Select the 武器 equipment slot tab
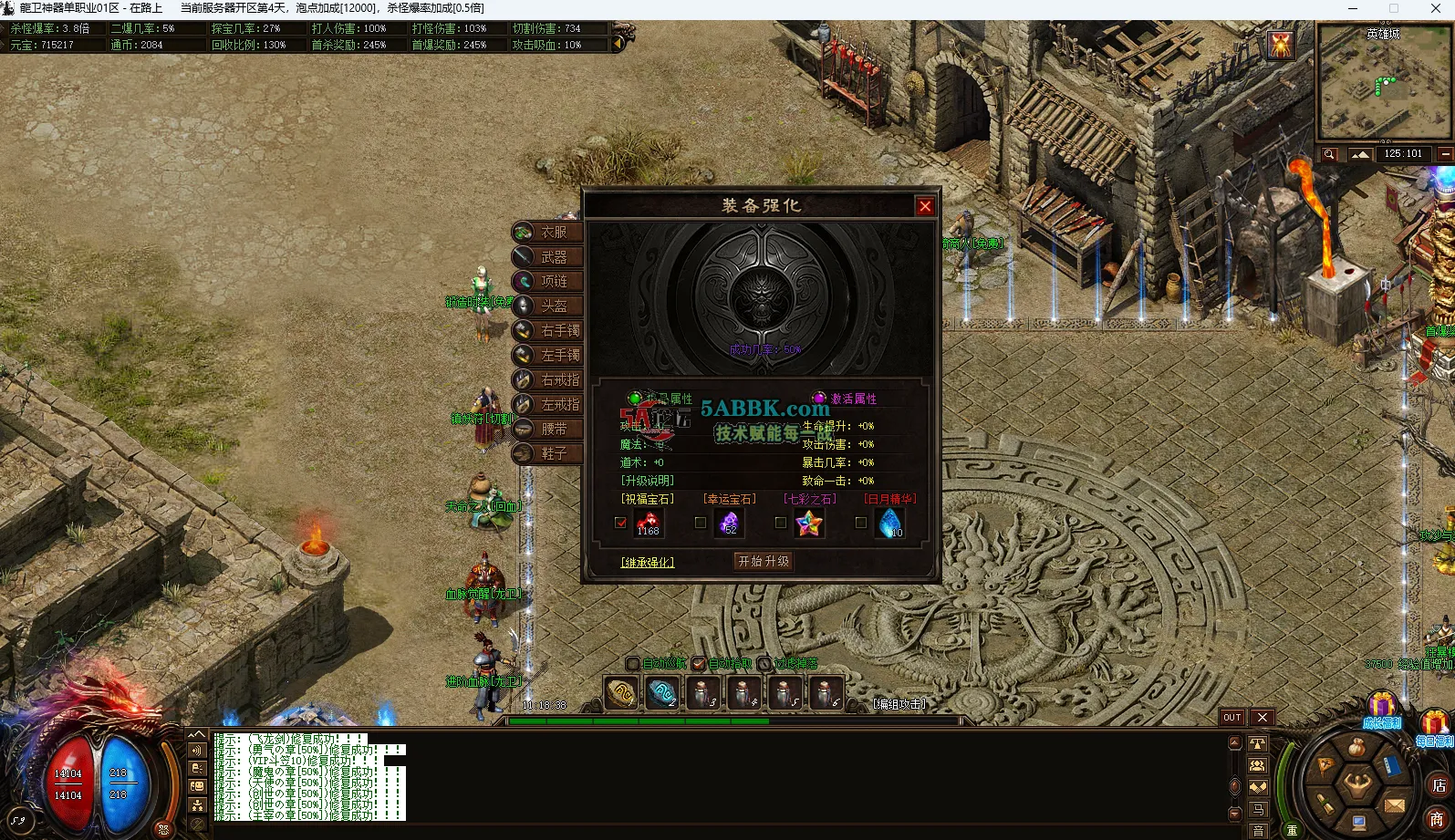The height and width of the screenshot is (840, 1455). tap(549, 257)
